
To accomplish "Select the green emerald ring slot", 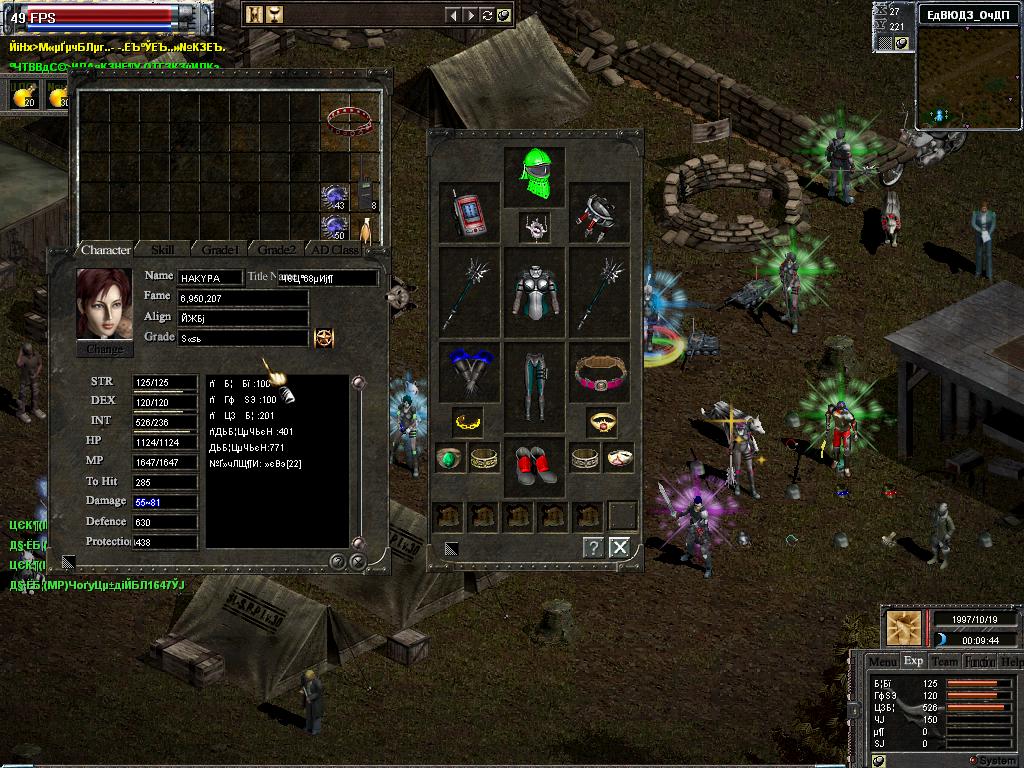I will [x=451, y=459].
